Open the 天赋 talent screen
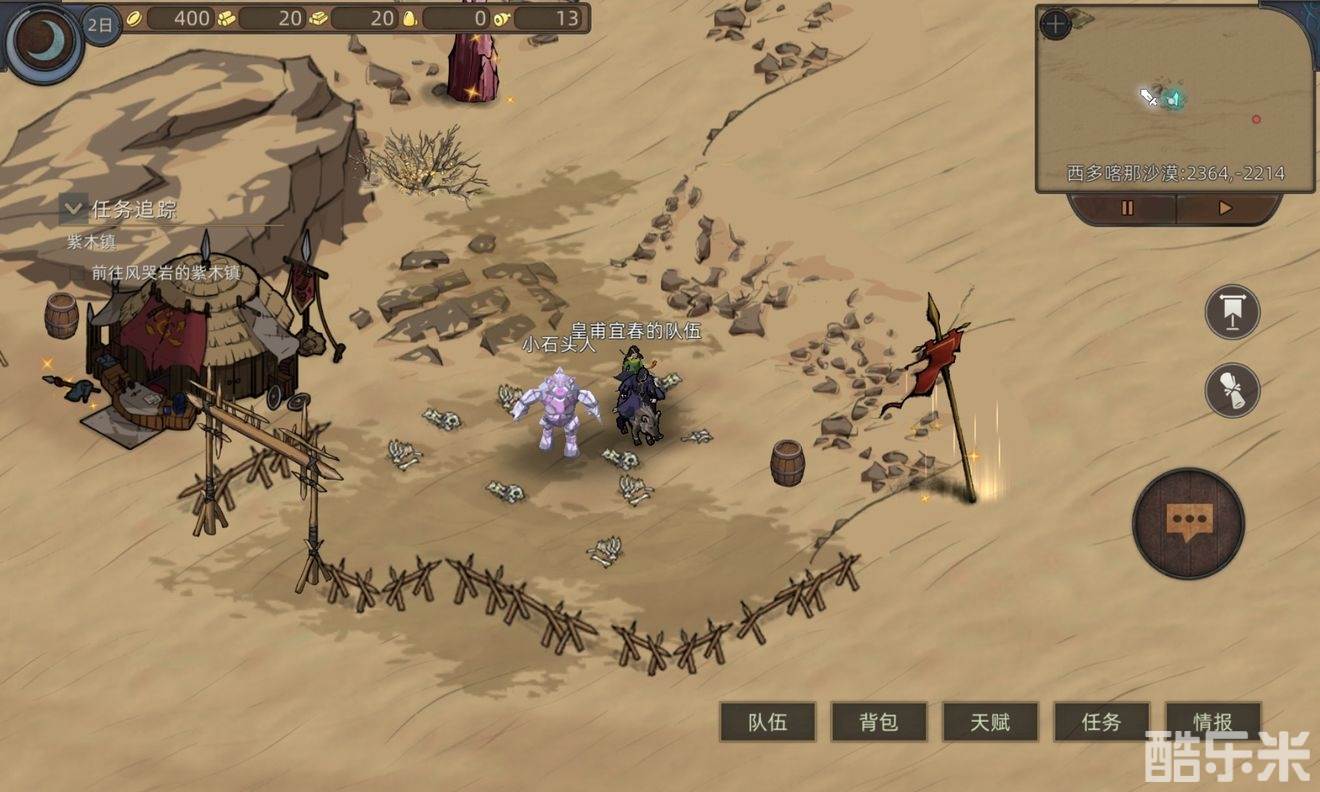 (x=990, y=722)
